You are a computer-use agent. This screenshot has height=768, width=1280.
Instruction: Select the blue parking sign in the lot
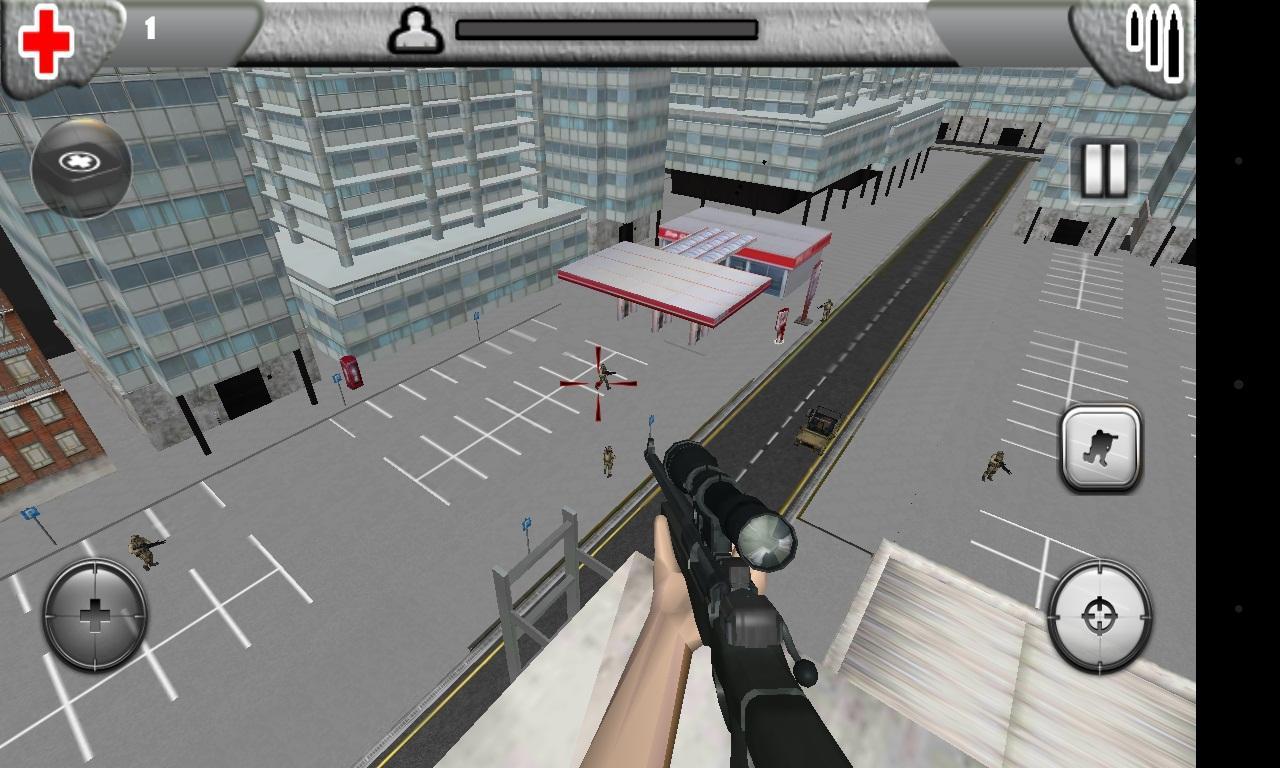pyautogui.click(x=524, y=525)
